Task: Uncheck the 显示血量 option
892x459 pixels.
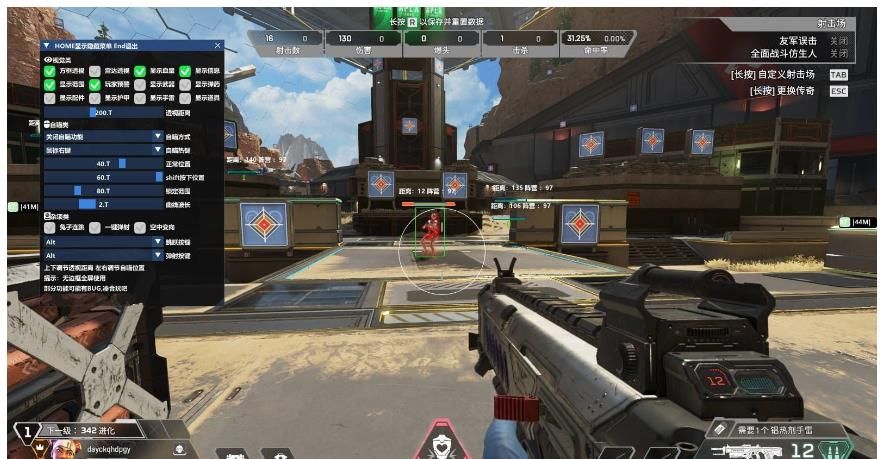Action: 140,72
